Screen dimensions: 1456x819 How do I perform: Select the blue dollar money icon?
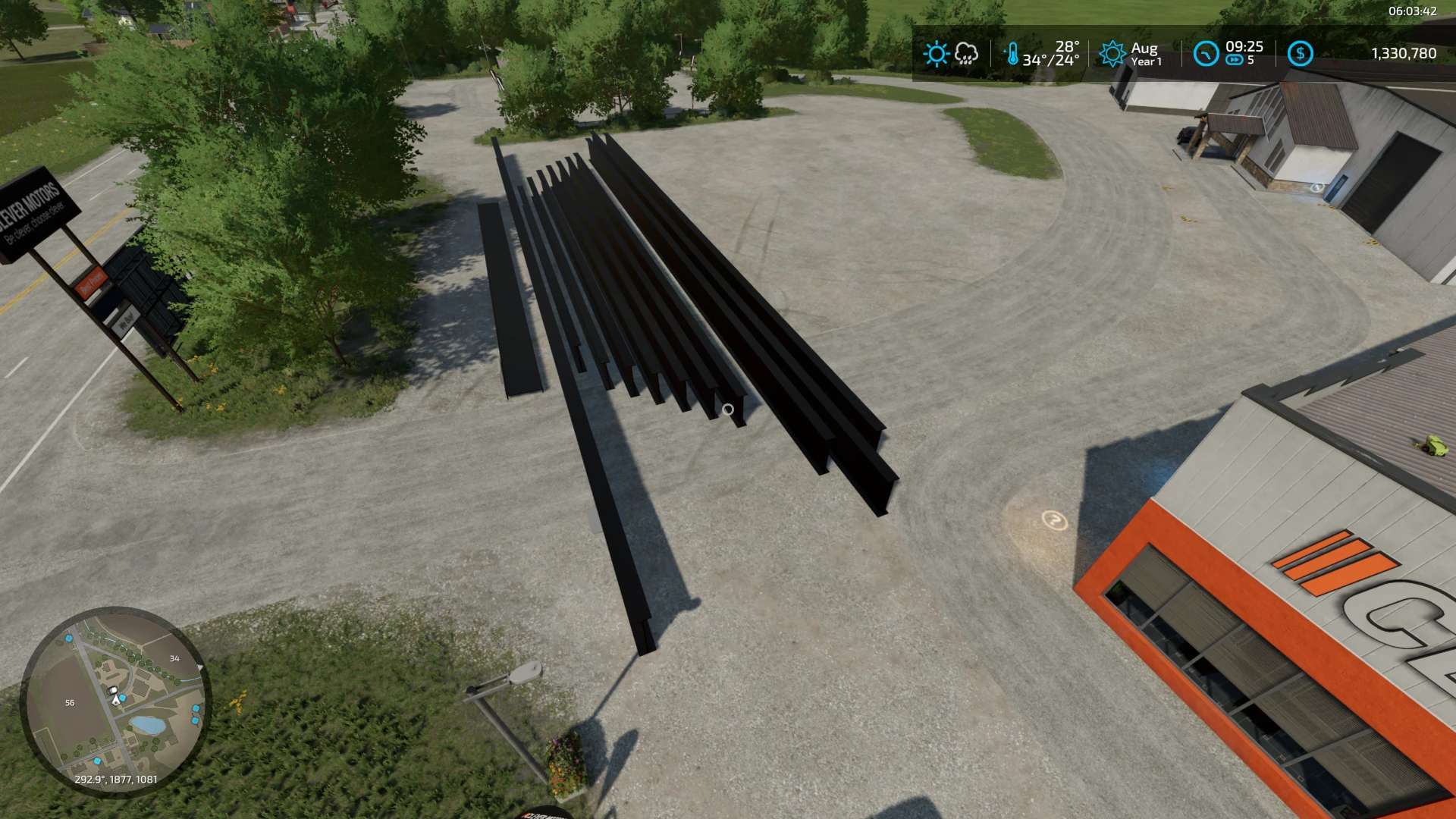[1300, 54]
